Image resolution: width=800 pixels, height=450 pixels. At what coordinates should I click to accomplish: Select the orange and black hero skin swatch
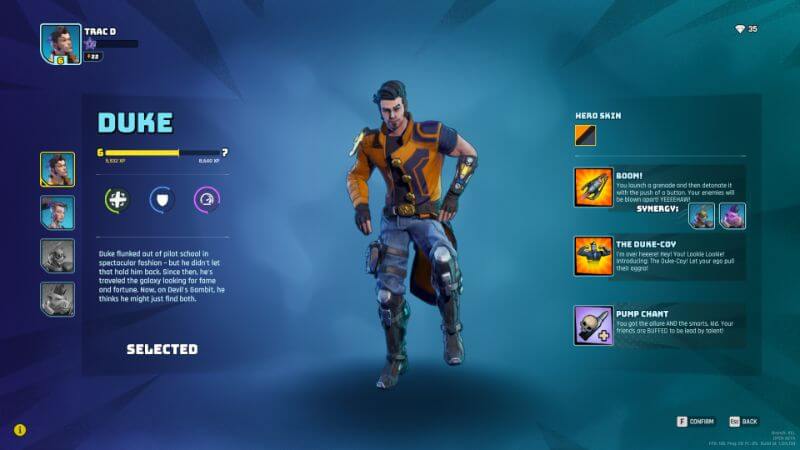[x=585, y=134]
